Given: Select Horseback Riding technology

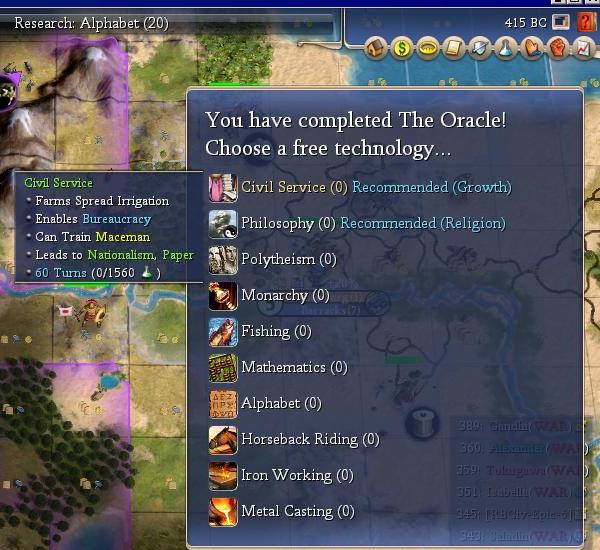Looking at the screenshot, I should [x=299, y=439].
